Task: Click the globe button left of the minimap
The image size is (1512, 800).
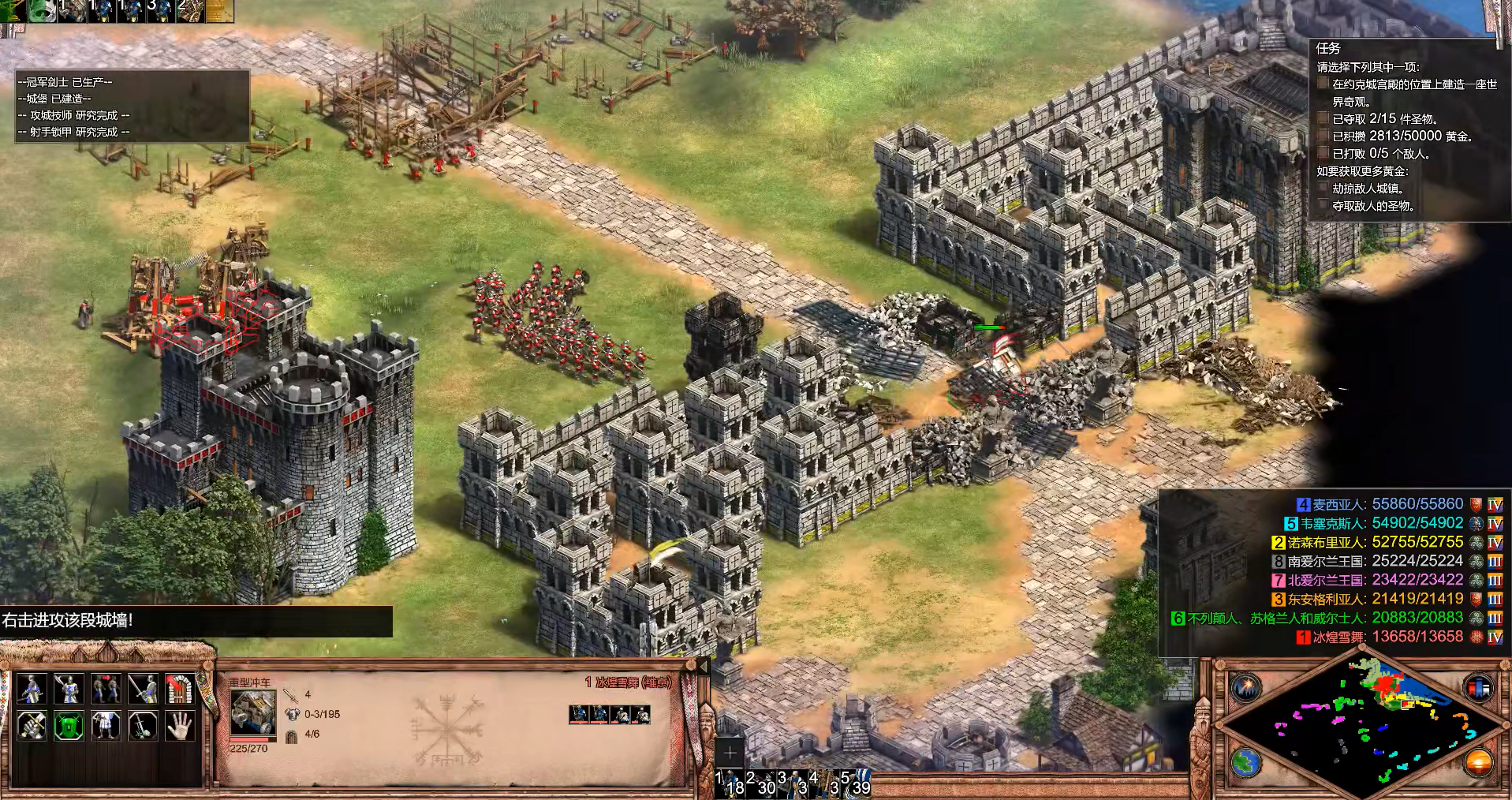Action: coord(1246,763)
